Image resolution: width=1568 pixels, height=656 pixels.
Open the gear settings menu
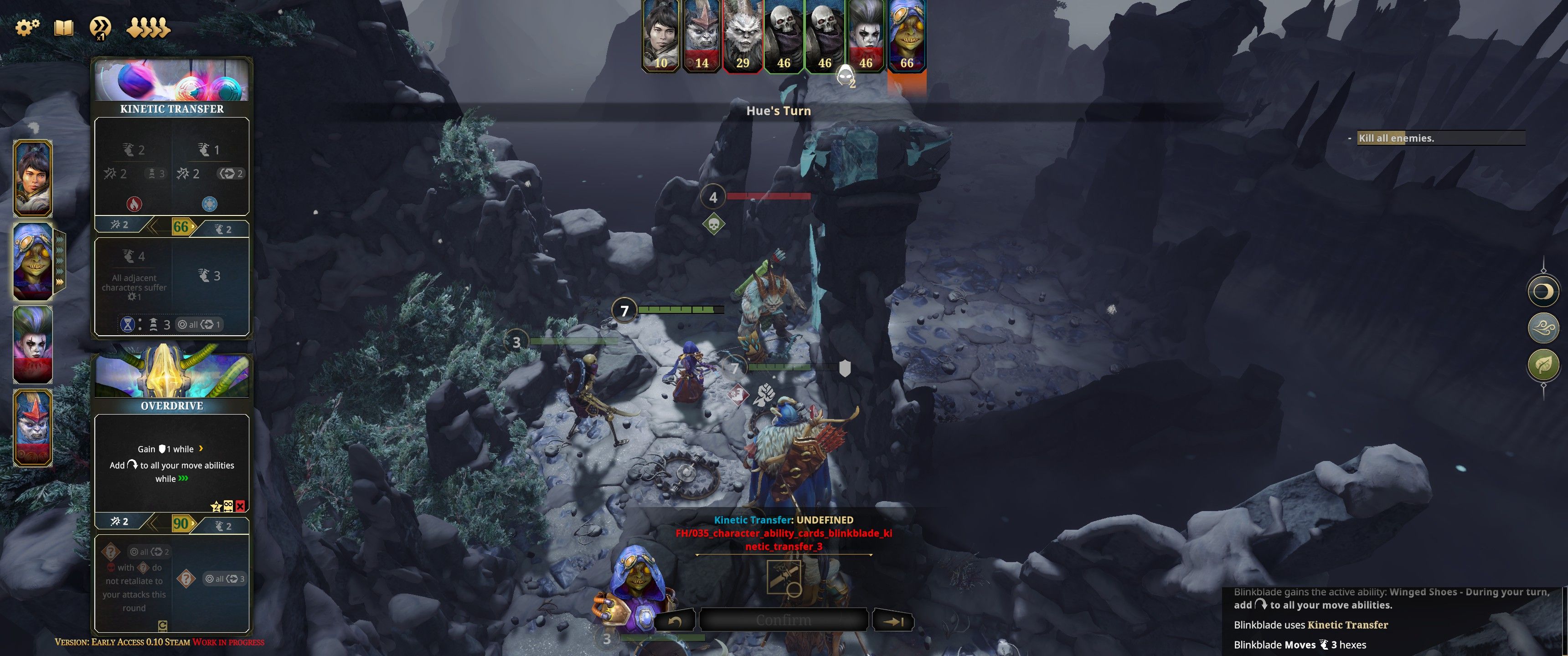point(27,27)
